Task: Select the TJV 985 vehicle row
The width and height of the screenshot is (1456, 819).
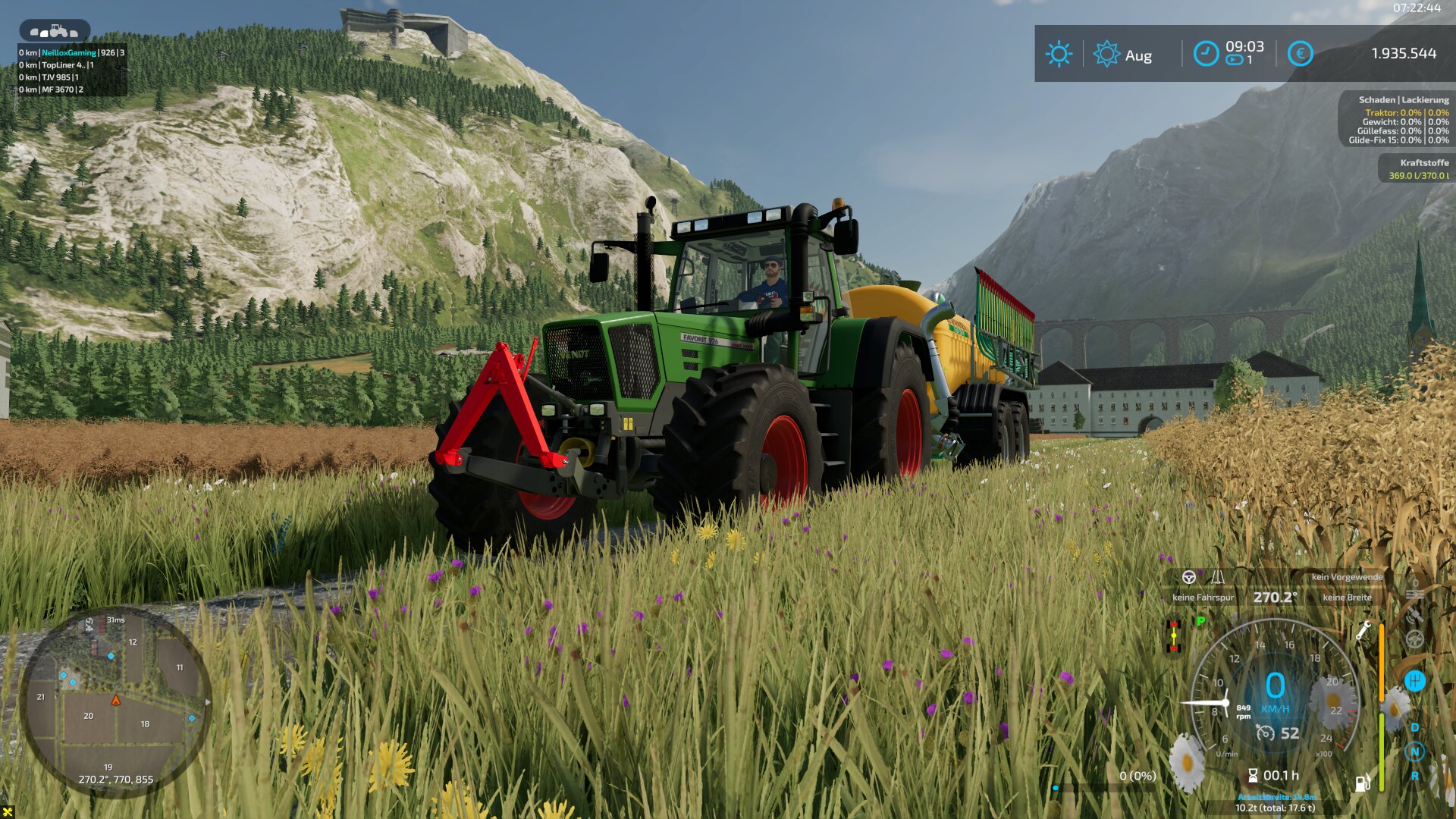Action: tap(49, 77)
